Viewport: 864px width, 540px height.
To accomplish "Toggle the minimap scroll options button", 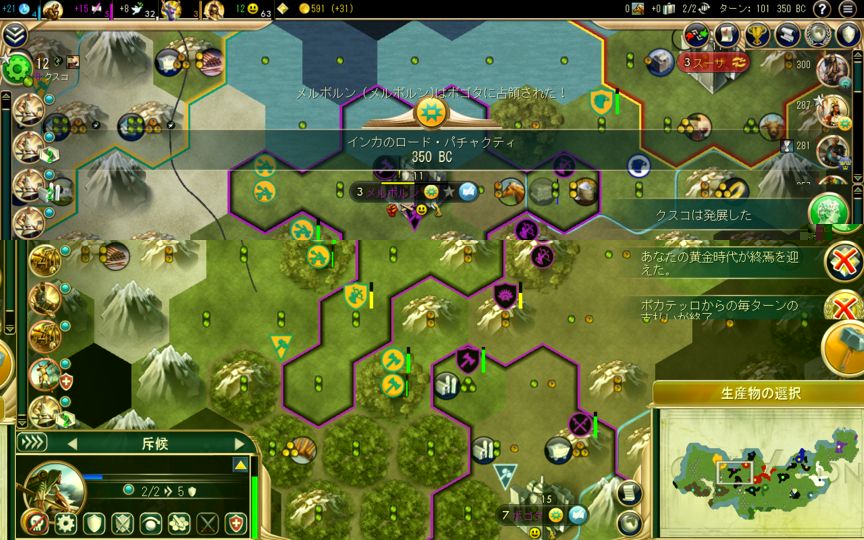I will 628,492.
